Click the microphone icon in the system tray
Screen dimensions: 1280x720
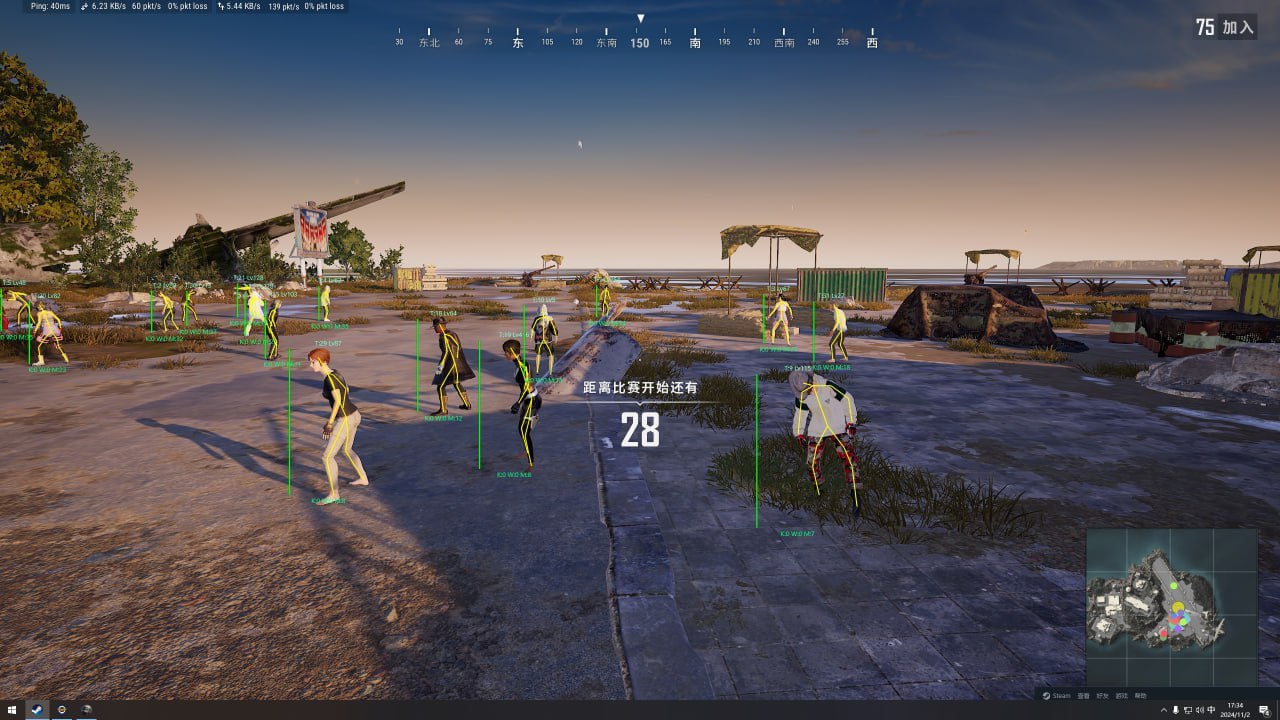click(1176, 710)
